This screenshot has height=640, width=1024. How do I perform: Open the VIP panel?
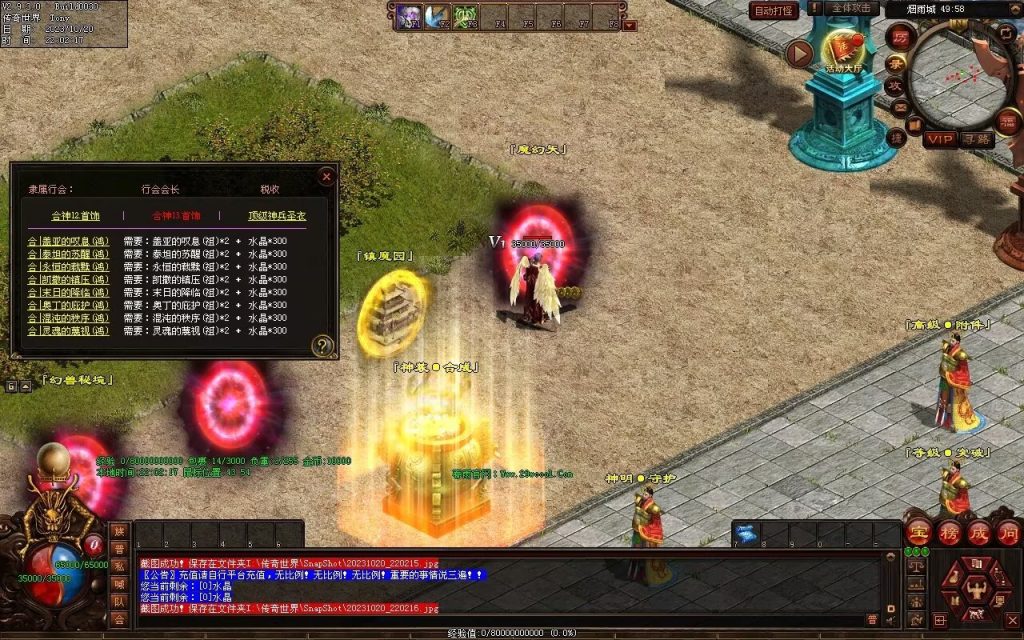pyautogui.click(x=939, y=139)
